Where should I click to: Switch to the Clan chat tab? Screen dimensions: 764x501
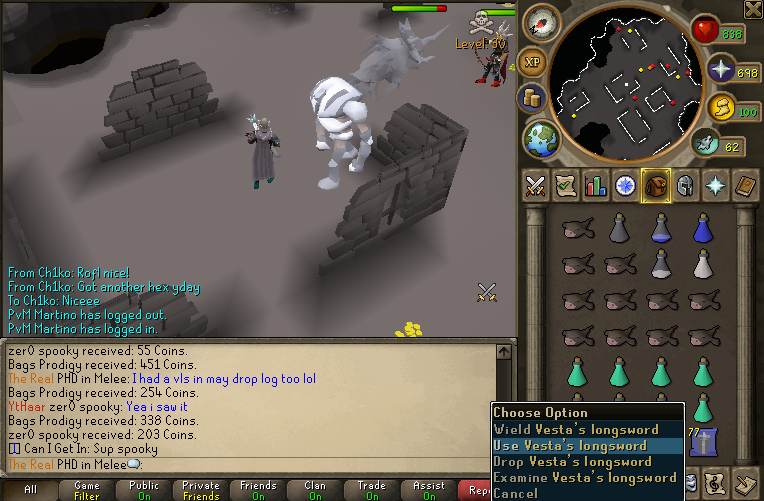pyautogui.click(x=315, y=490)
